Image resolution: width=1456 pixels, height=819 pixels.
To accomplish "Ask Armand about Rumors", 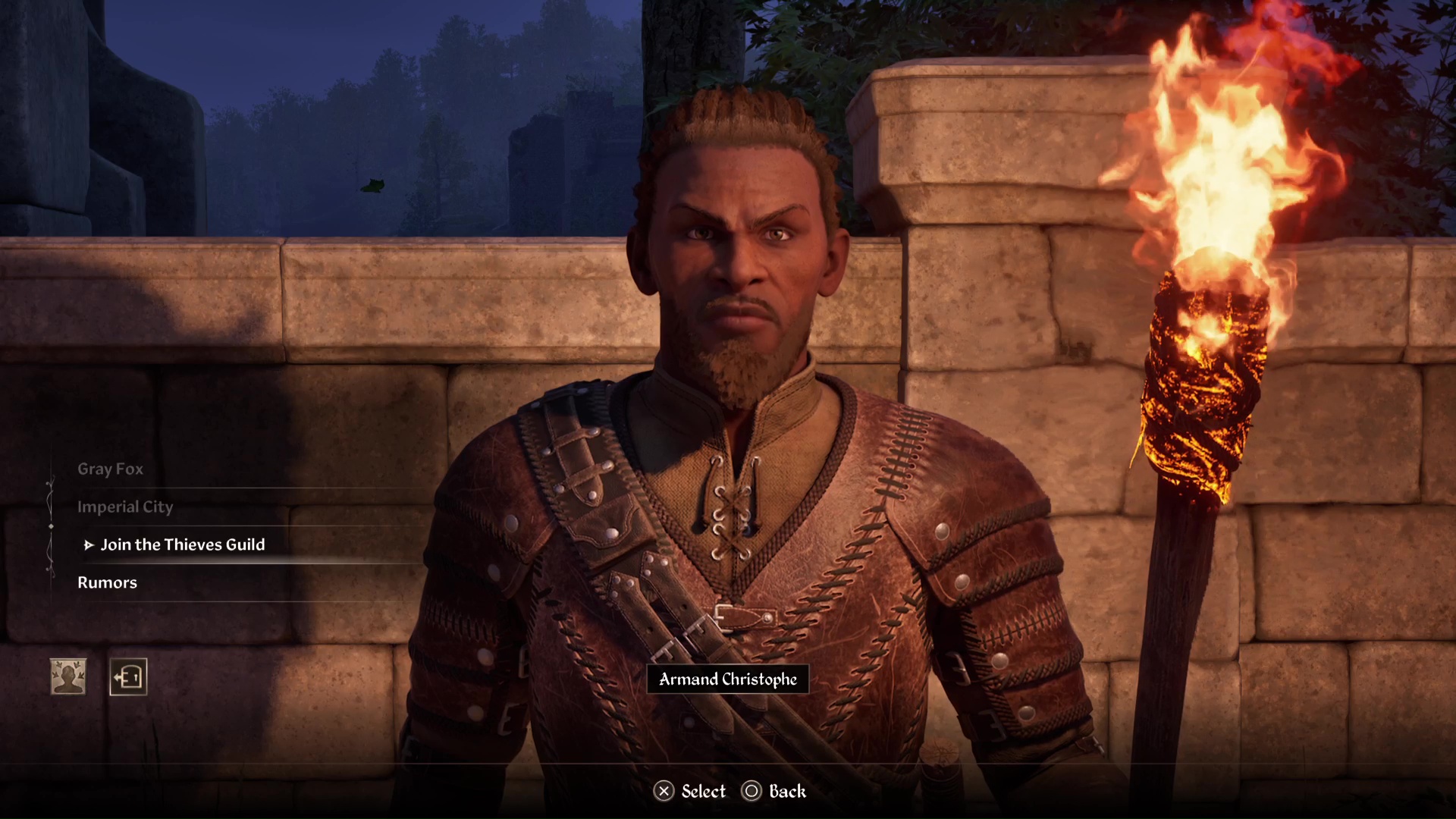I will (108, 583).
